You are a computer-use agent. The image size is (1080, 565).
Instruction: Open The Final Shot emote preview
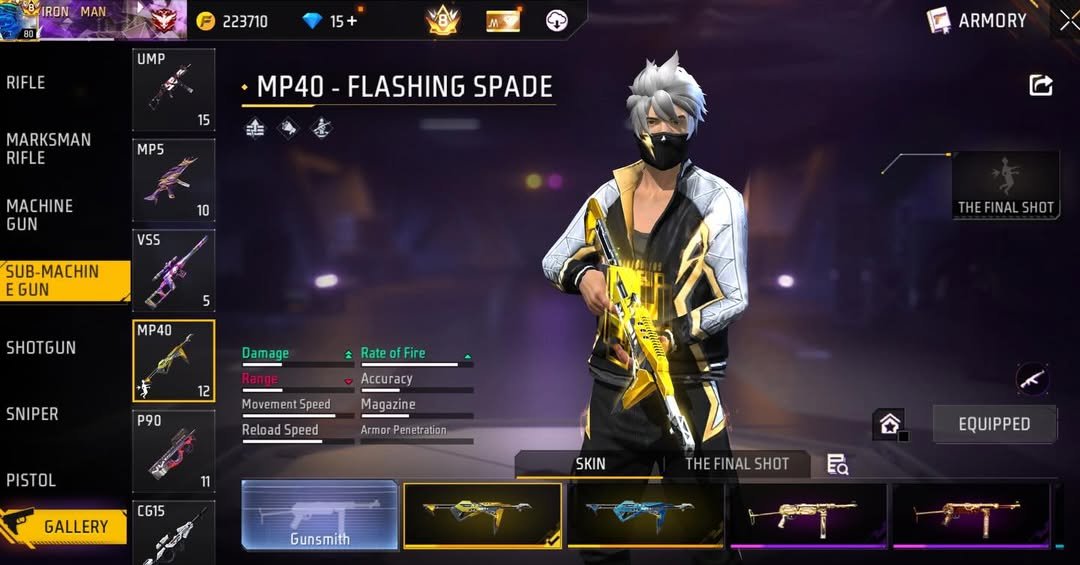pyautogui.click(x=1006, y=185)
